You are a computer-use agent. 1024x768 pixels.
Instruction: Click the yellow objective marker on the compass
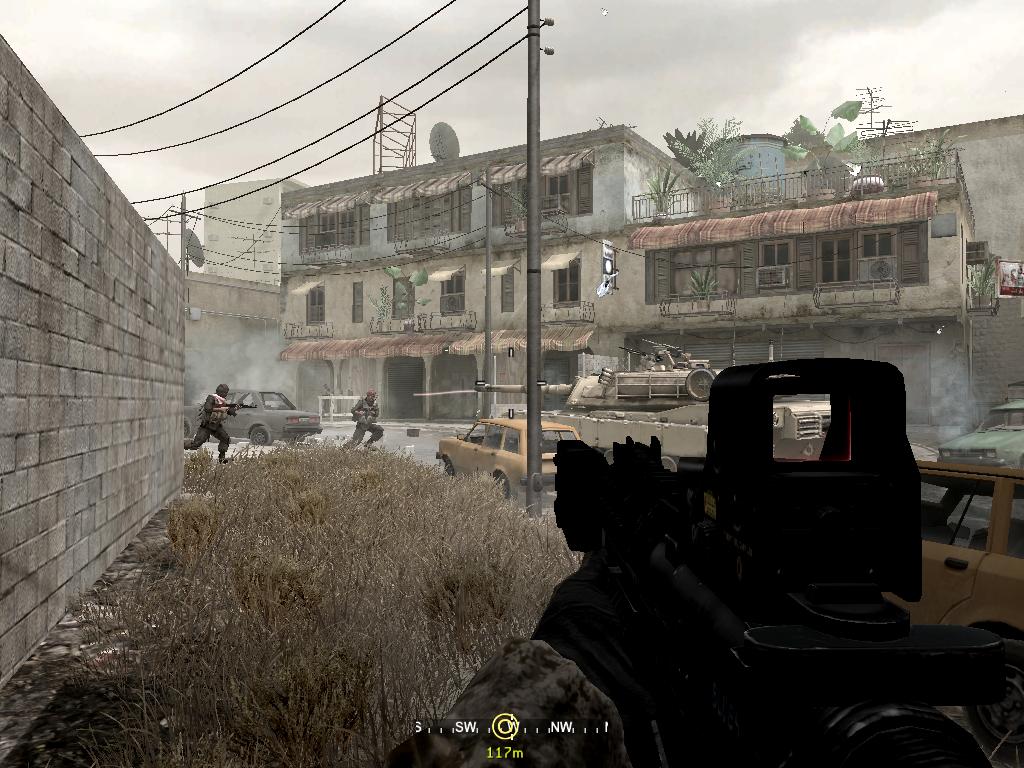tap(505, 726)
